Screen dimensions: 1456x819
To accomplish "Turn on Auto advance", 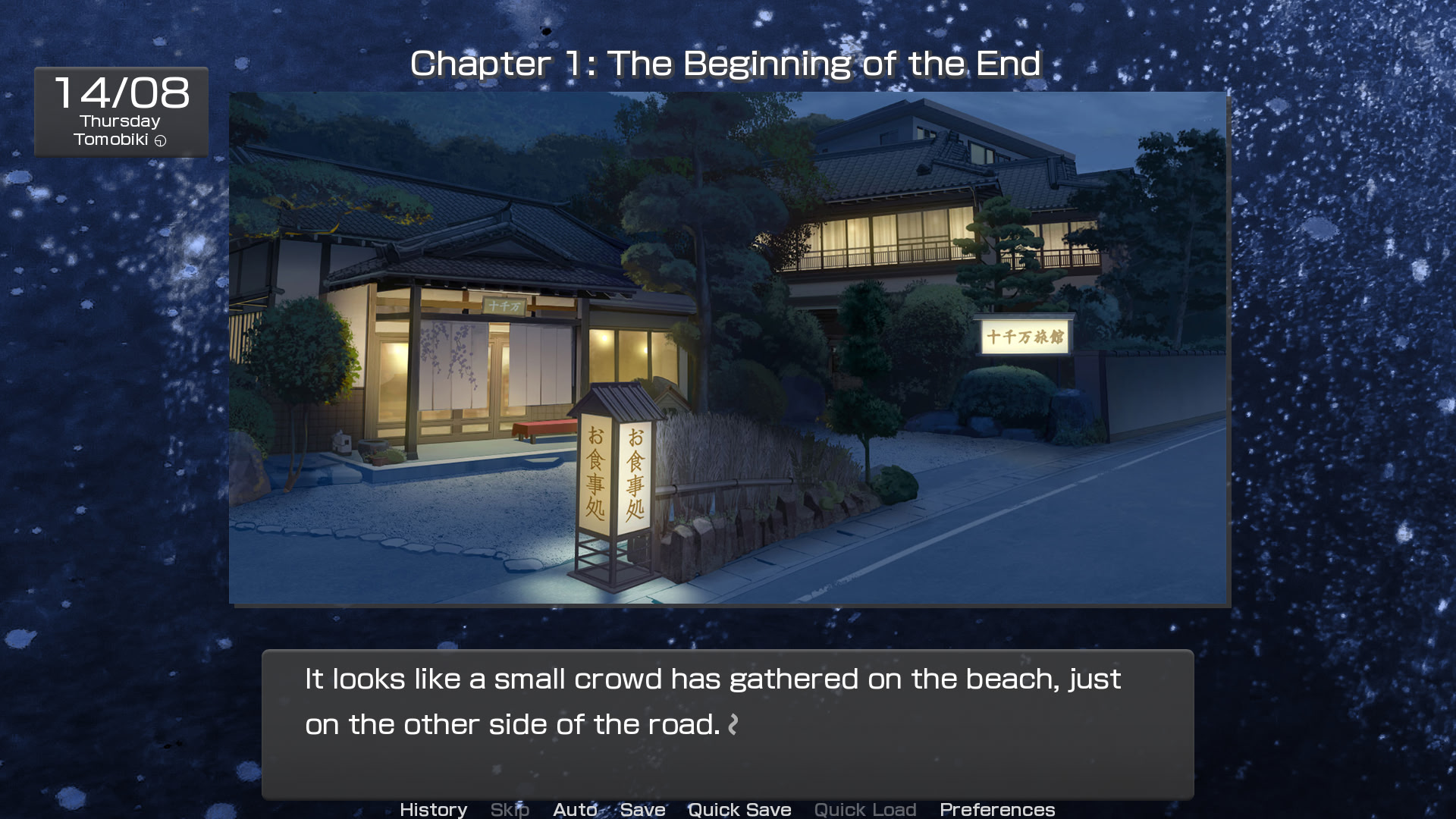I will [x=575, y=809].
